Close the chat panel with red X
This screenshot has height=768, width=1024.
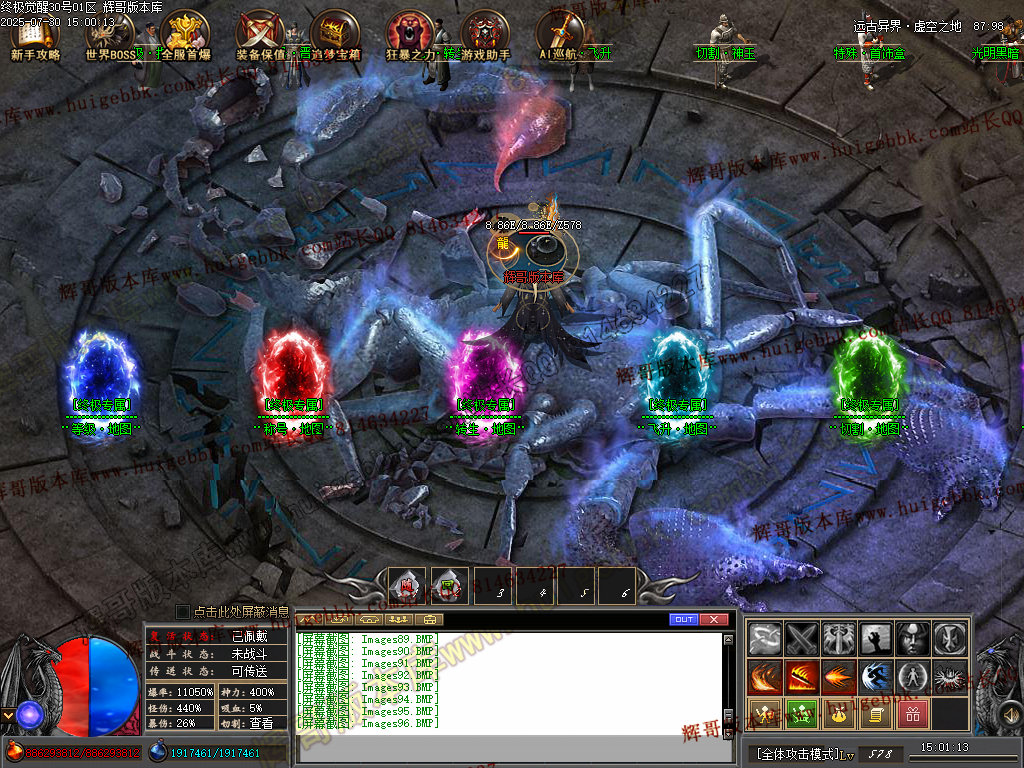click(713, 620)
